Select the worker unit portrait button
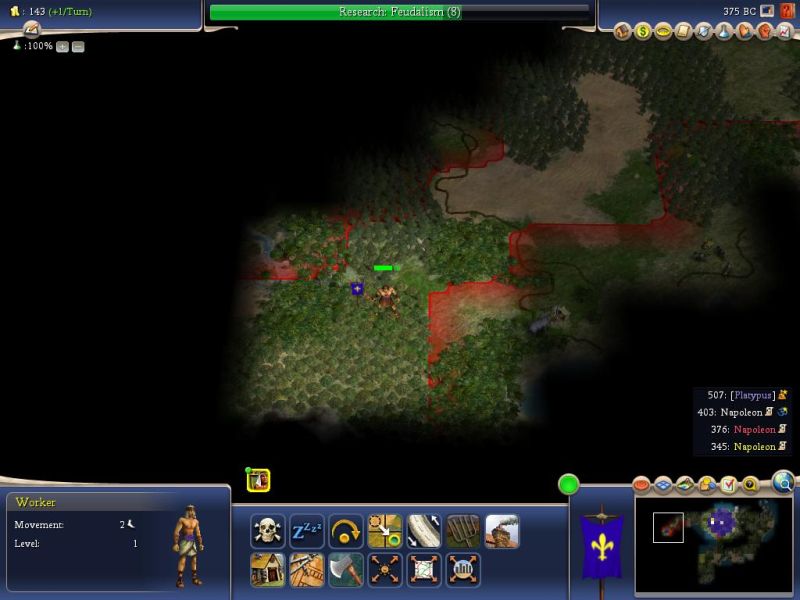800x600 pixels. (x=260, y=481)
